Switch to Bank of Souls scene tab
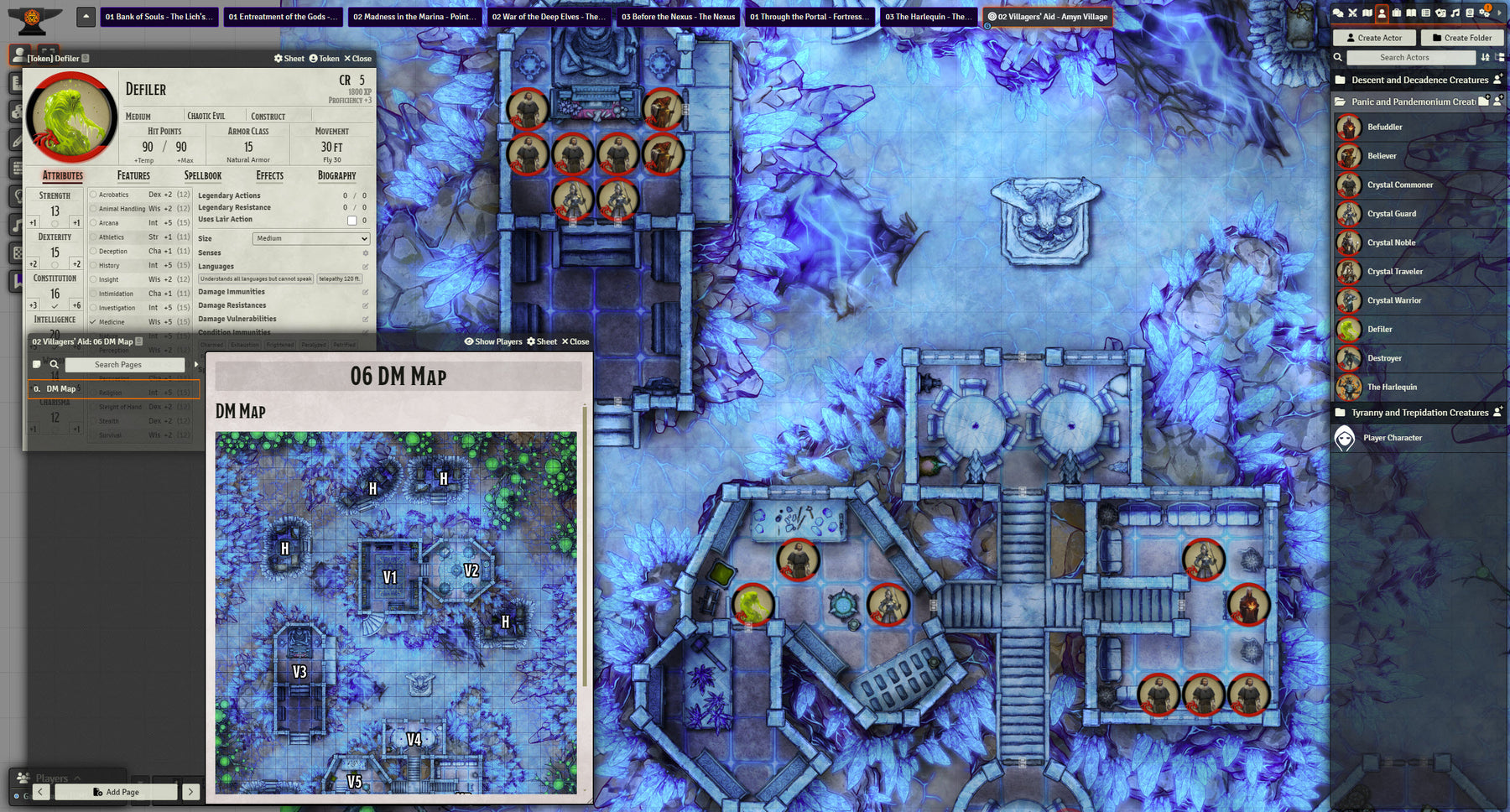This screenshot has height=812, width=1510. [159, 17]
